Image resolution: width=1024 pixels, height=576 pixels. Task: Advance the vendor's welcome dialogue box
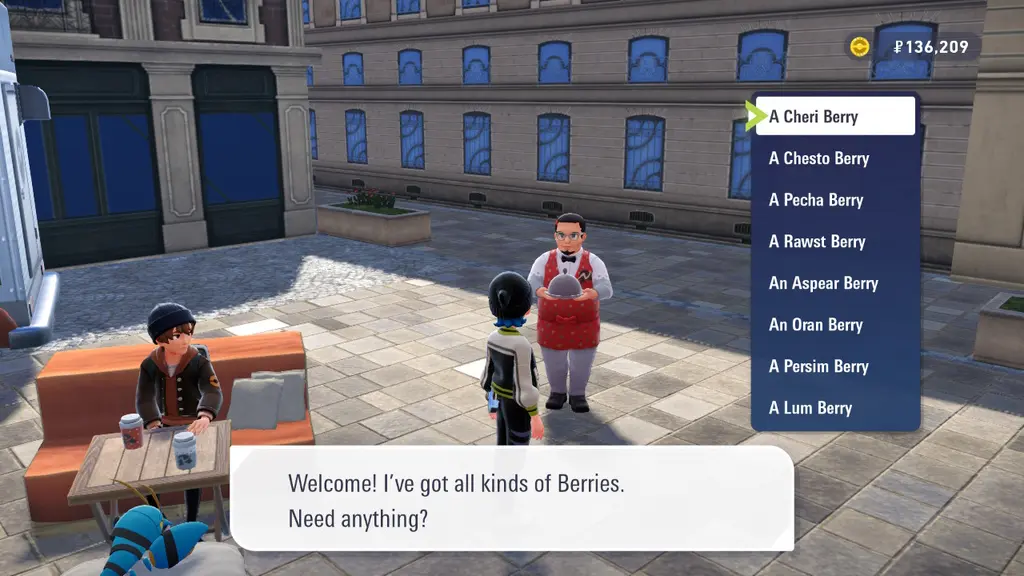click(512, 500)
